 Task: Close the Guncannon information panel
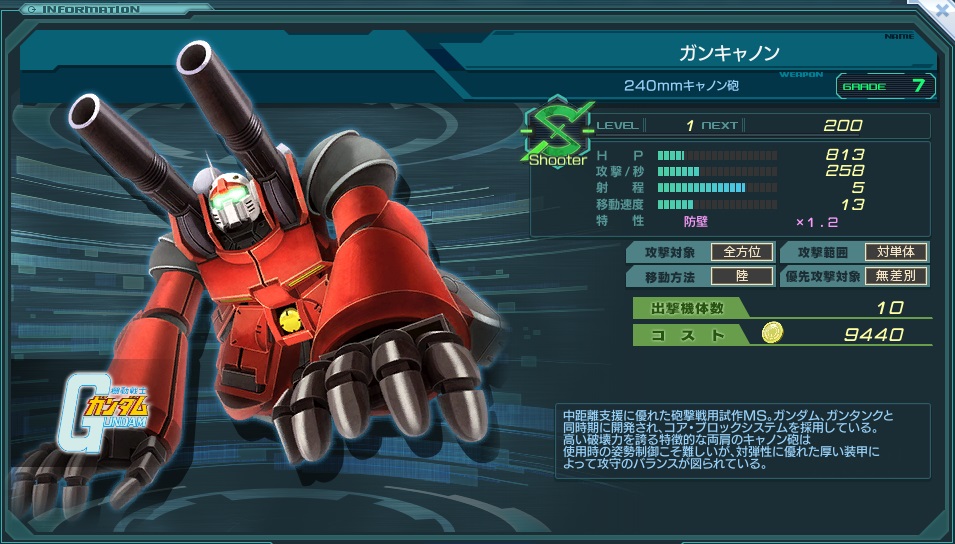(942, 10)
